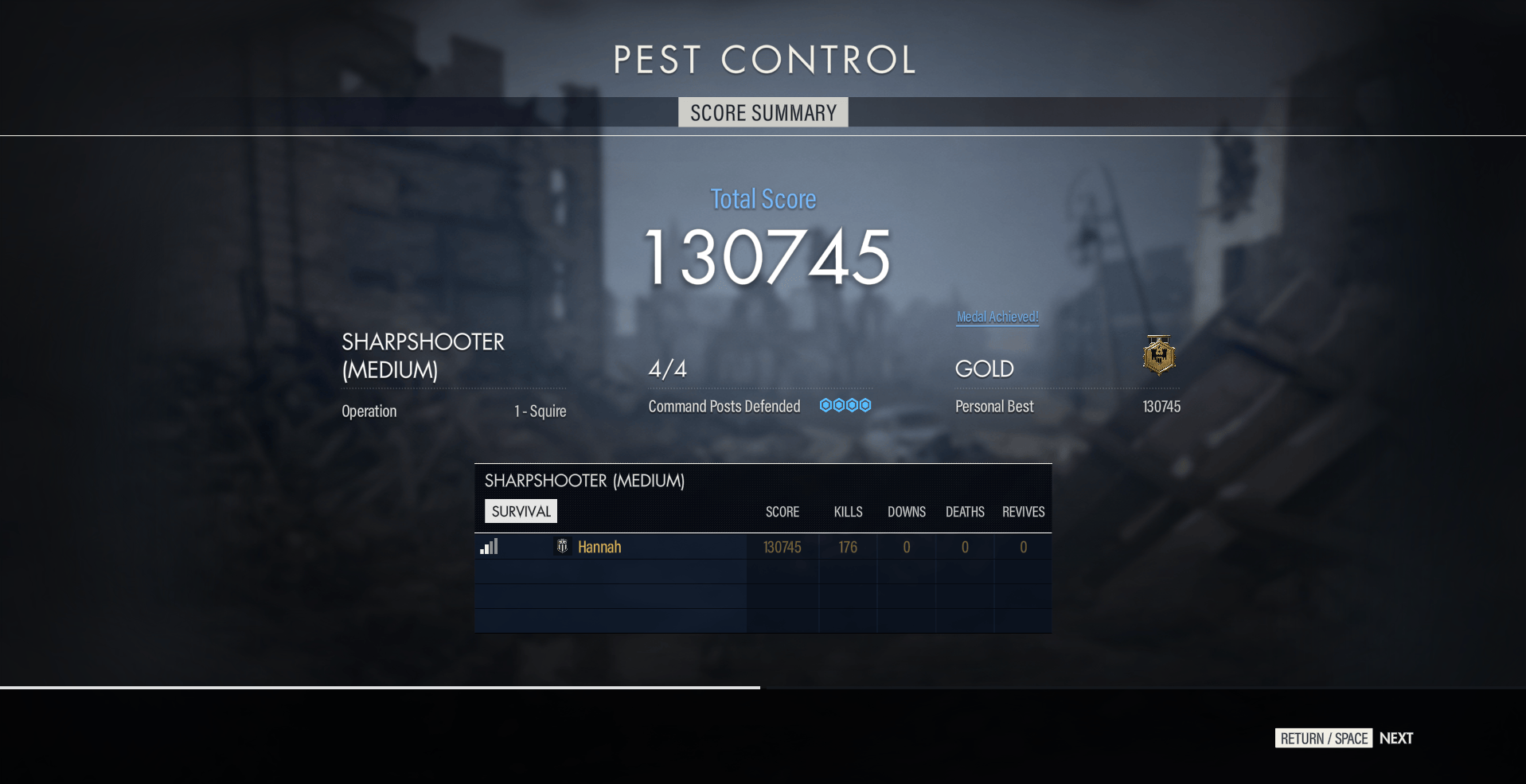1526x784 pixels.
Task: Expand the SHARPSHOOTER (MEDIUM) scoreboard panel
Action: click(585, 481)
